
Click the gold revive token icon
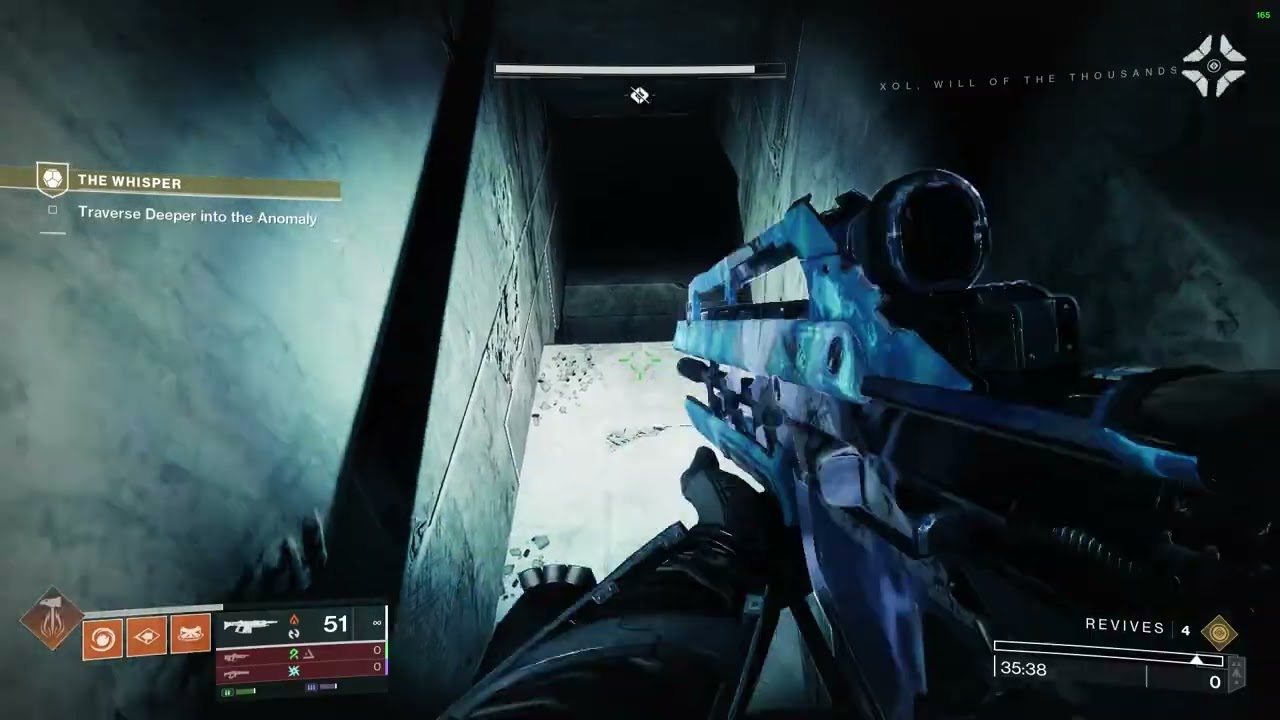pos(1219,632)
